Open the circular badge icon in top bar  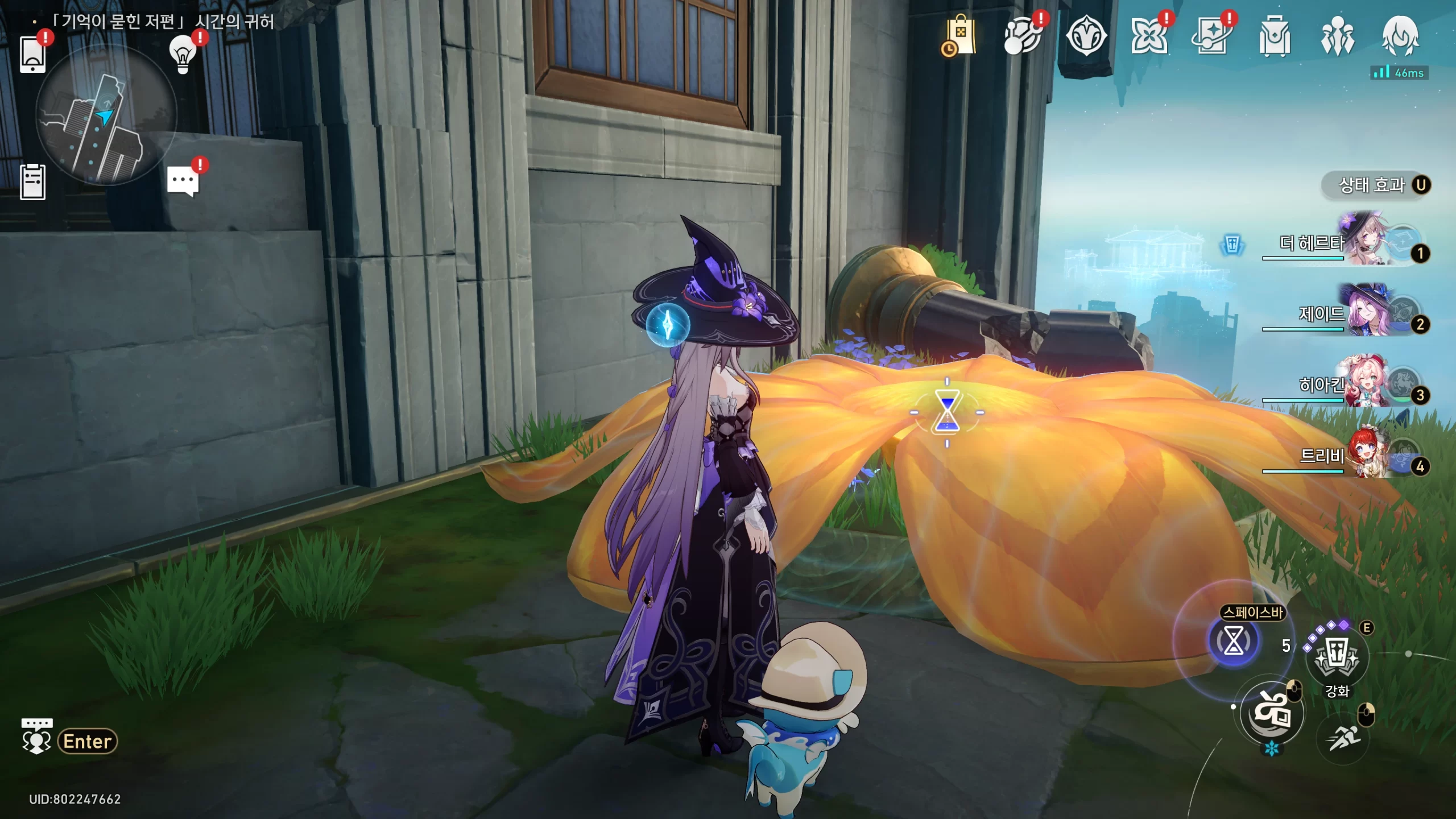coord(1086,36)
